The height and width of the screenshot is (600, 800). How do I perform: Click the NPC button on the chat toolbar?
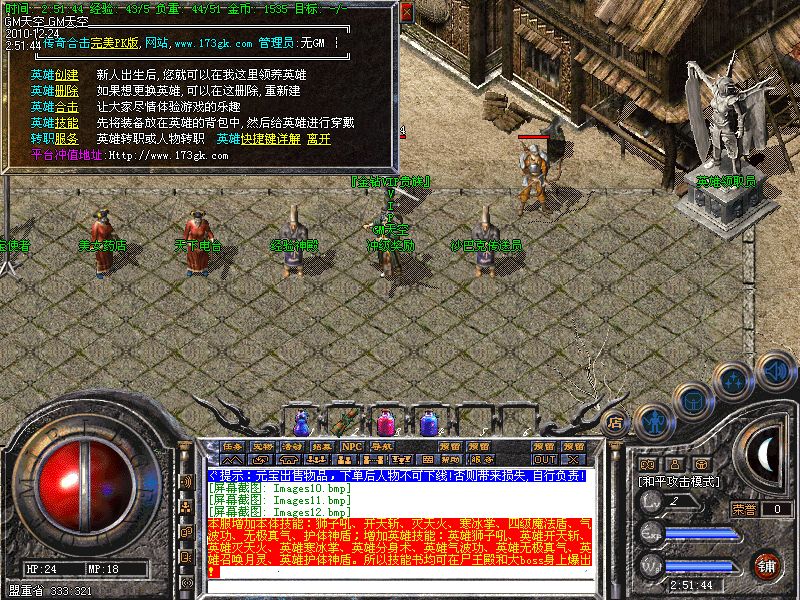pos(352,446)
